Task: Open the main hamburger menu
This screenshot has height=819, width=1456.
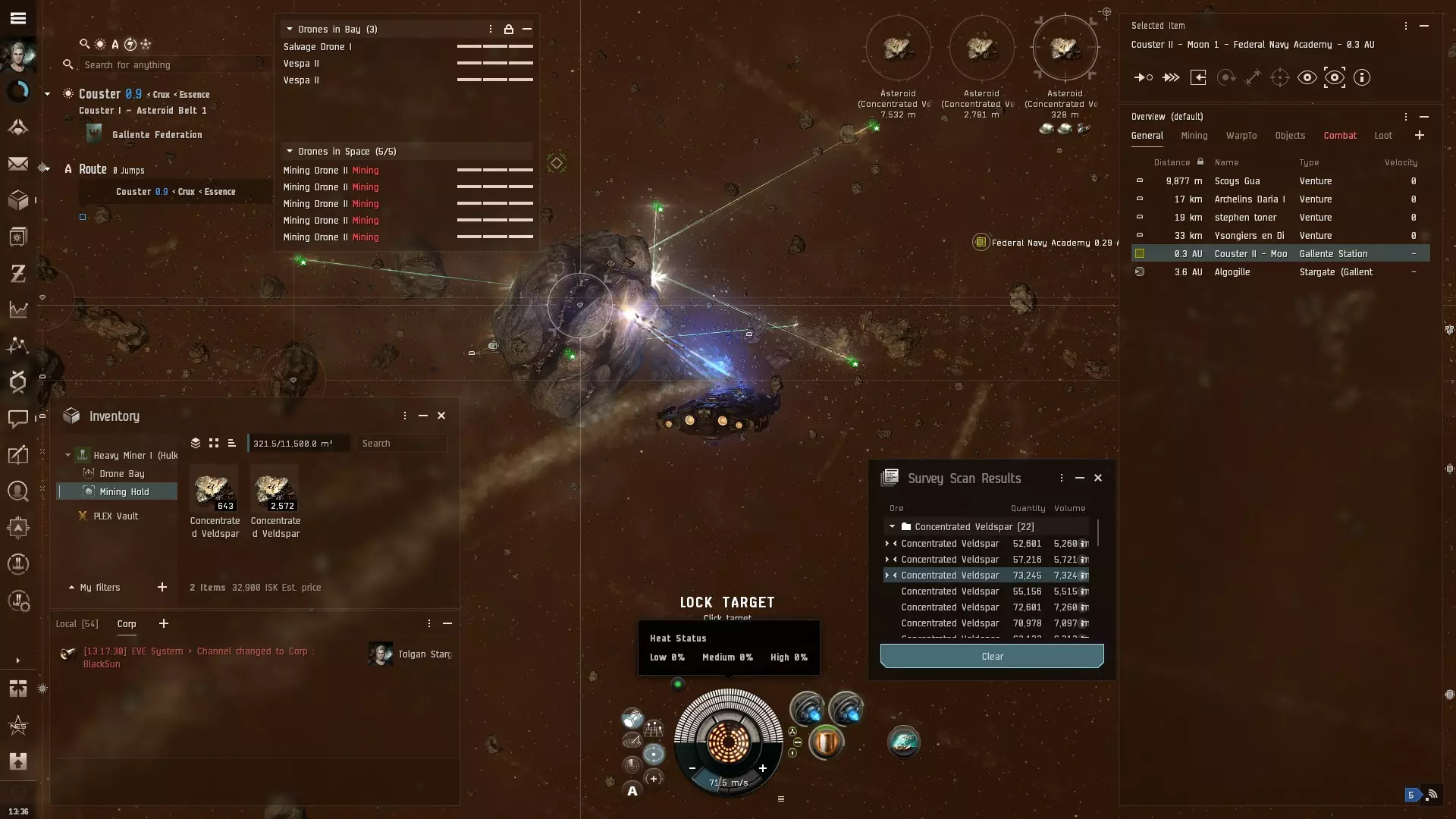Action: pyautogui.click(x=18, y=18)
